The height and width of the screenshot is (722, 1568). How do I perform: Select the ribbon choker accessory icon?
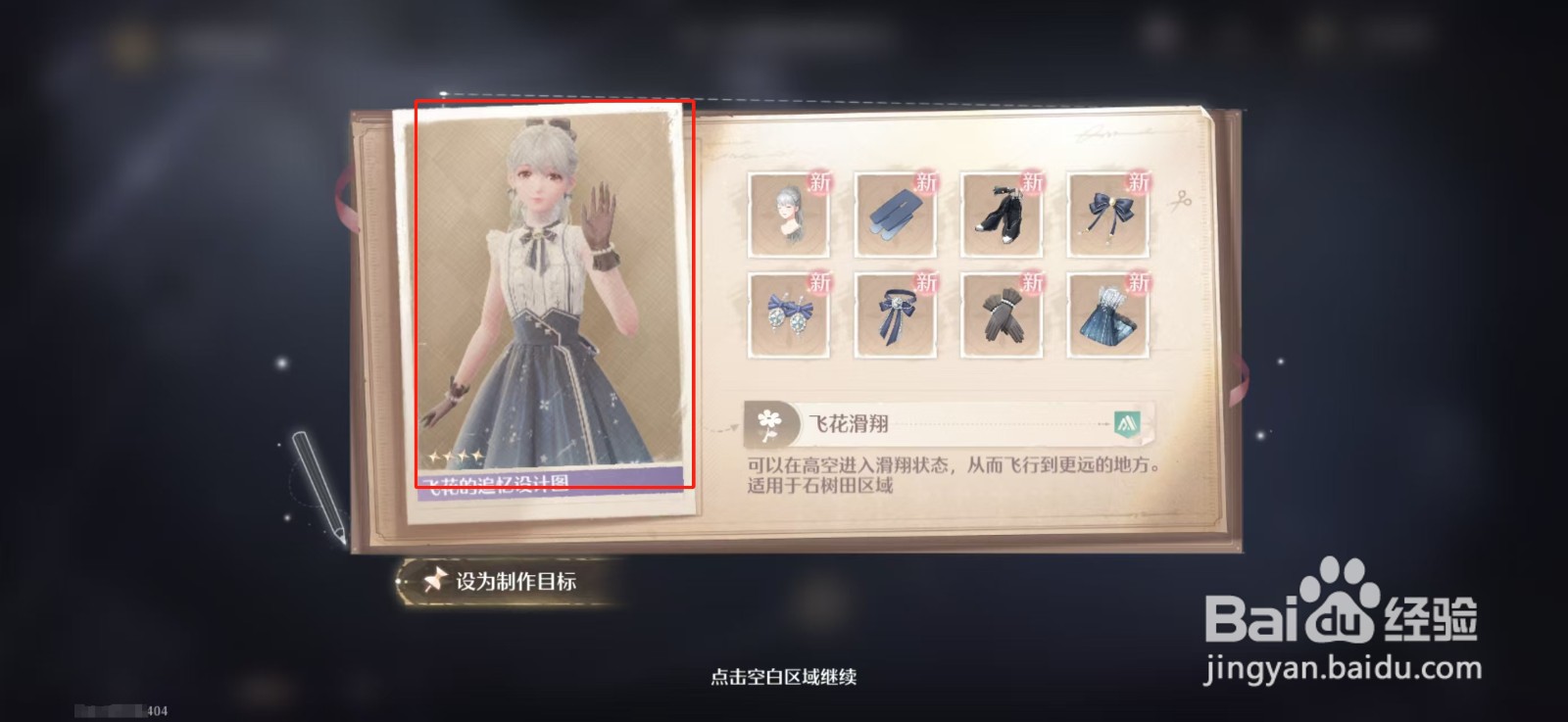click(897, 313)
